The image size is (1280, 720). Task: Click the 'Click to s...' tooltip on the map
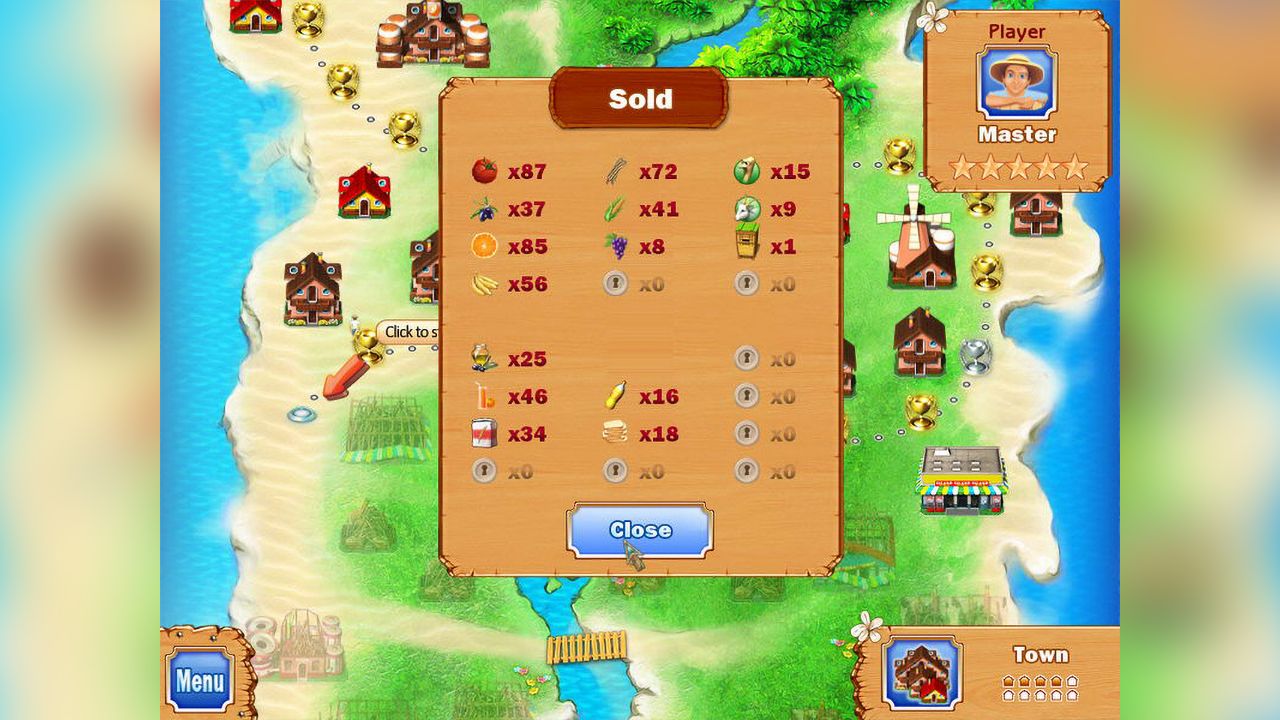410,331
